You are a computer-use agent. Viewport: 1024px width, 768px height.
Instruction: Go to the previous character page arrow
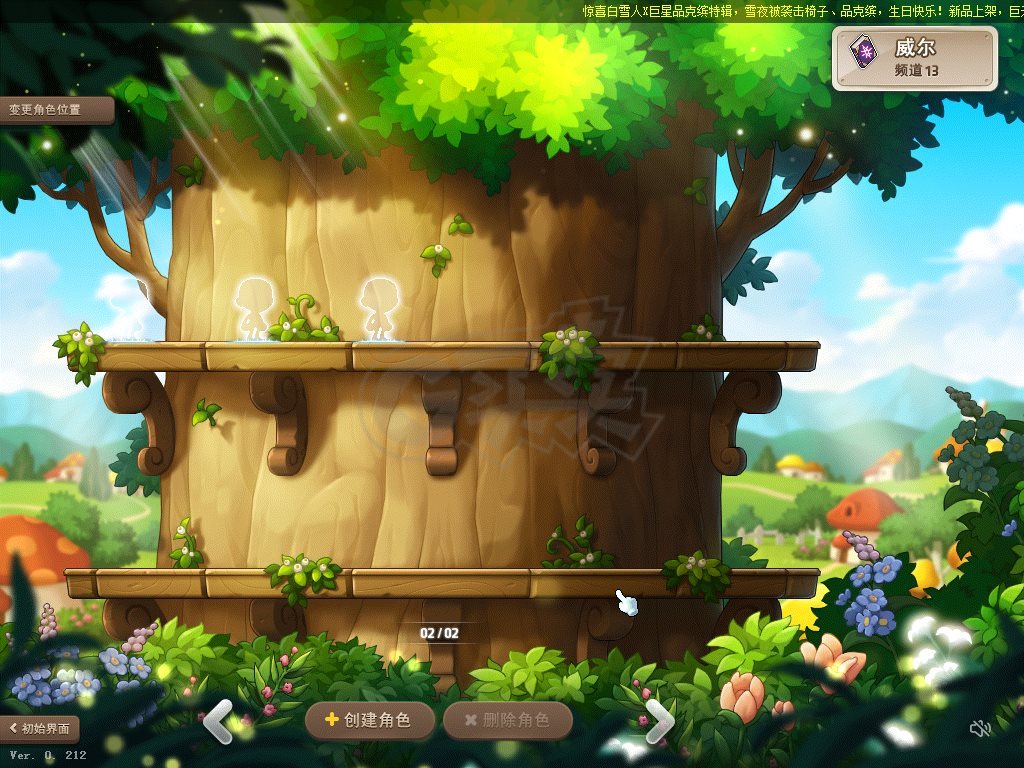[219, 721]
